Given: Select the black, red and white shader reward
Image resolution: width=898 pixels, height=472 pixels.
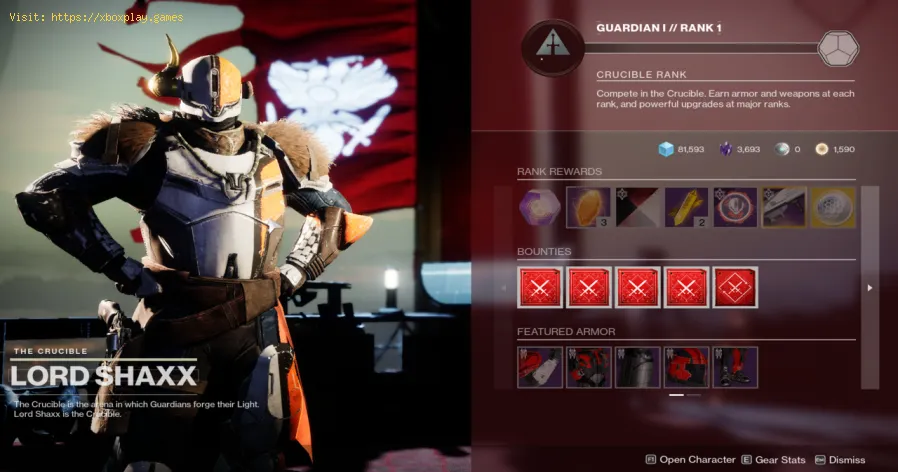Looking at the screenshot, I should (x=637, y=208).
